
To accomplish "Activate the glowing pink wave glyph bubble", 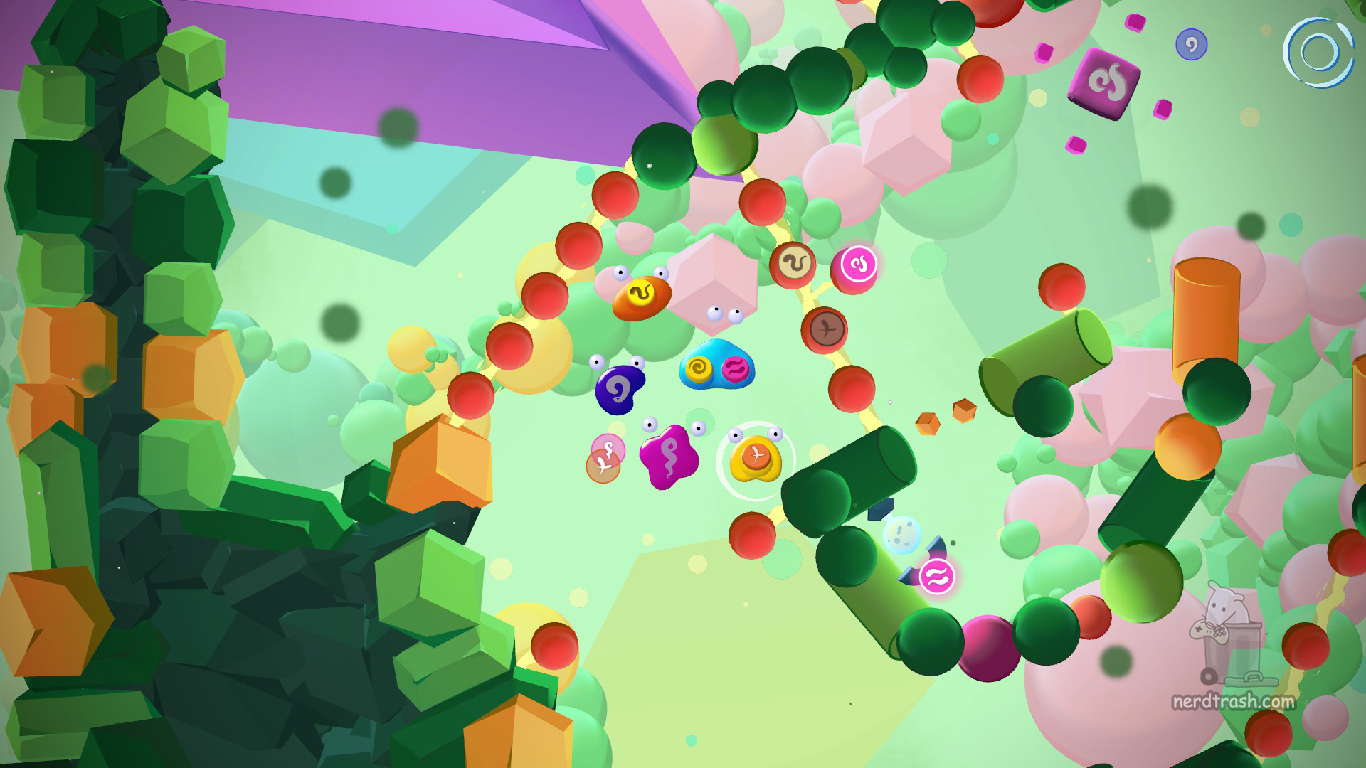I will click(937, 576).
